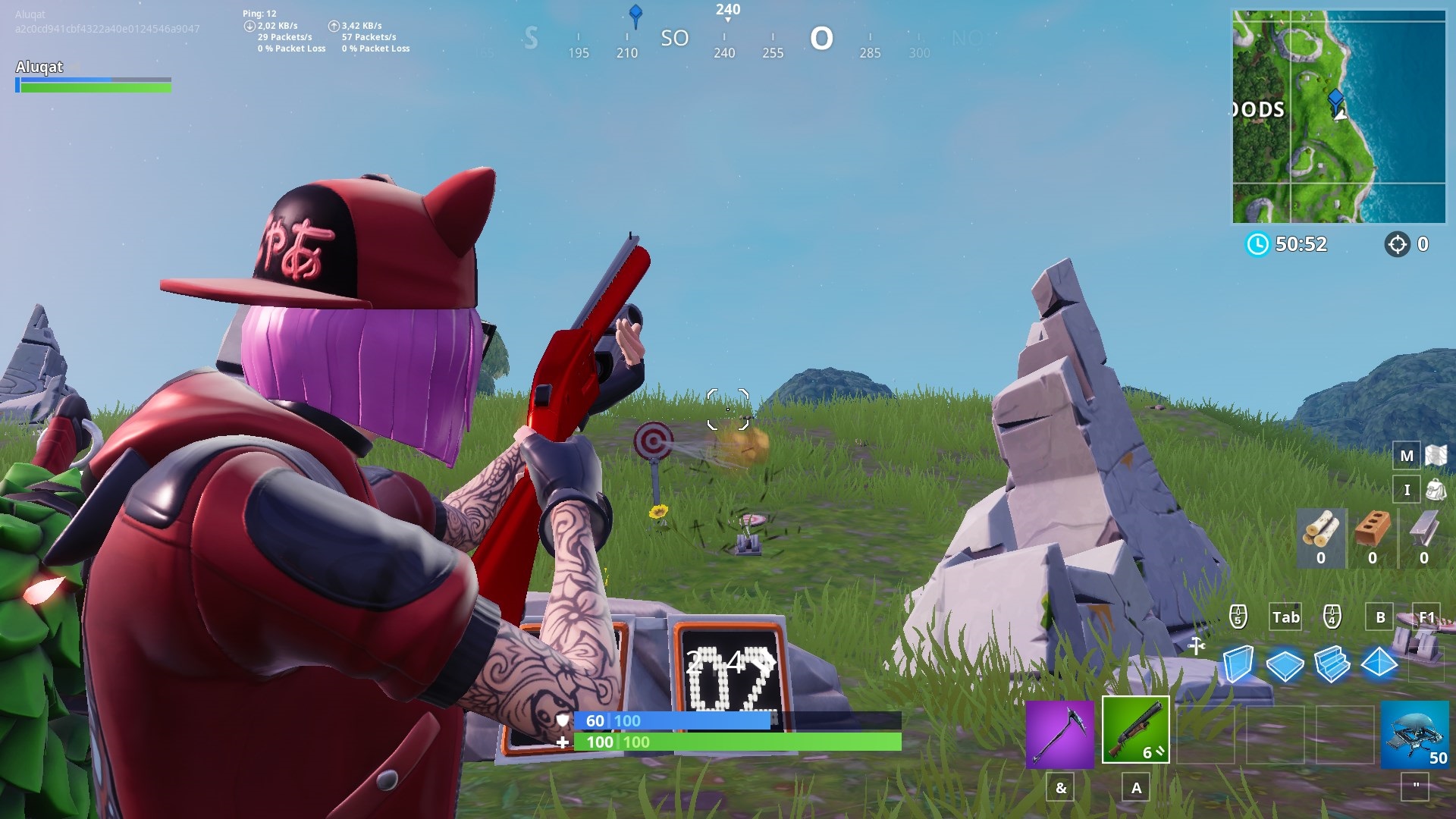The width and height of the screenshot is (1456, 819).
Task: Click the match timer showing 50:52
Action: click(x=1303, y=244)
